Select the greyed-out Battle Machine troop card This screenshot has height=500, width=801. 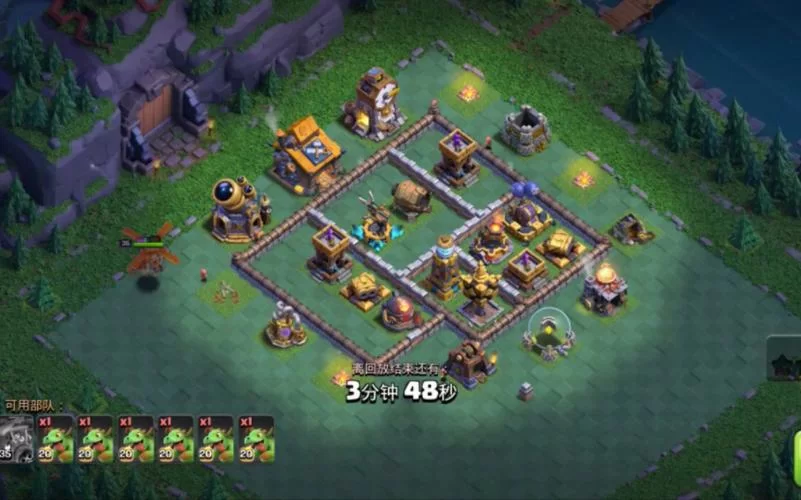(x=17, y=438)
